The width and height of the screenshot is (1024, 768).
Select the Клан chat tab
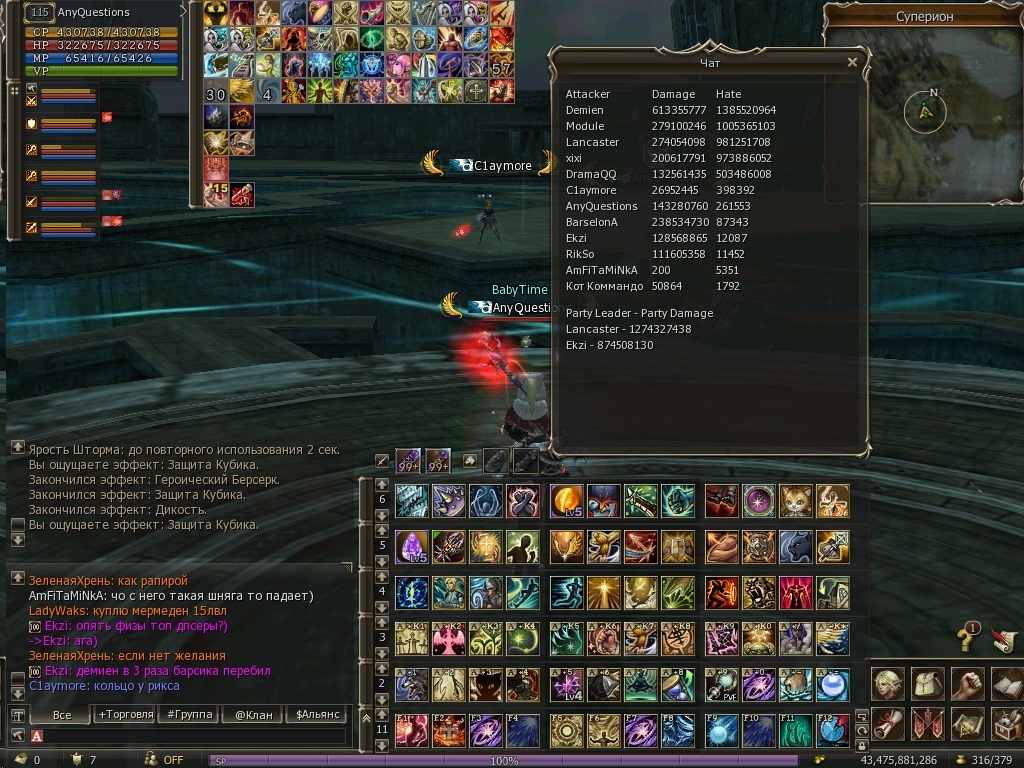click(x=254, y=715)
